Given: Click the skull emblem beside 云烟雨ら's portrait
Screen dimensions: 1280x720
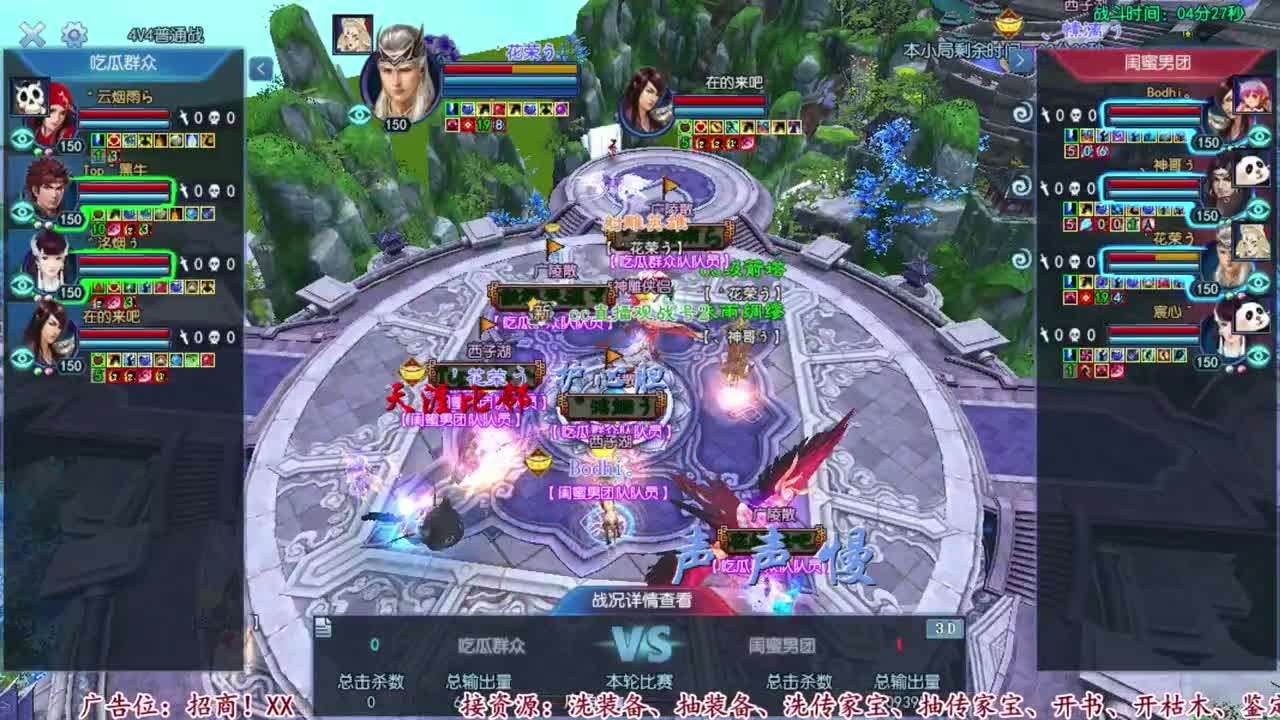Looking at the screenshot, I should coord(28,96).
